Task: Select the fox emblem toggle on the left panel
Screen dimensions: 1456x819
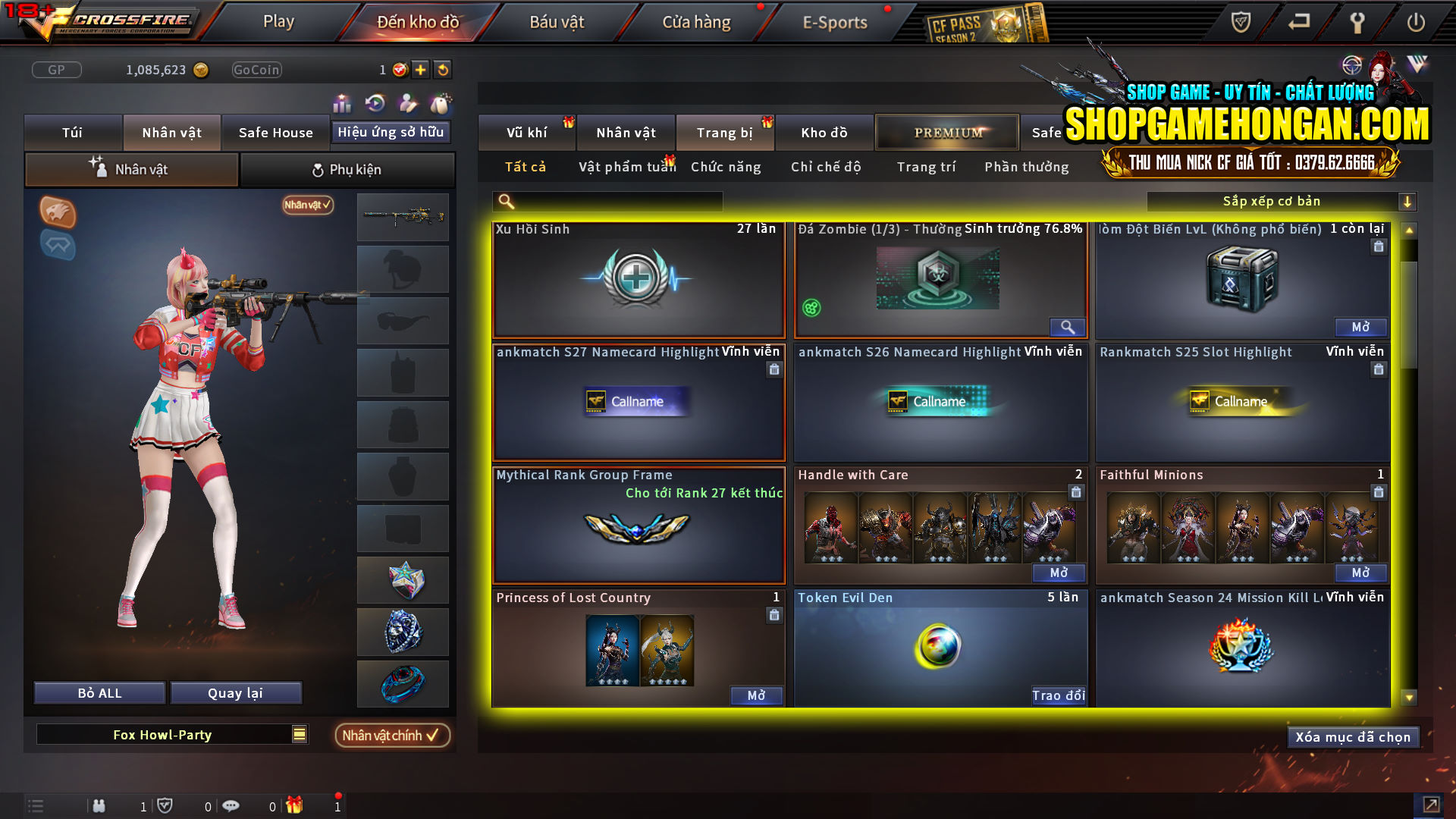Action: (x=58, y=212)
